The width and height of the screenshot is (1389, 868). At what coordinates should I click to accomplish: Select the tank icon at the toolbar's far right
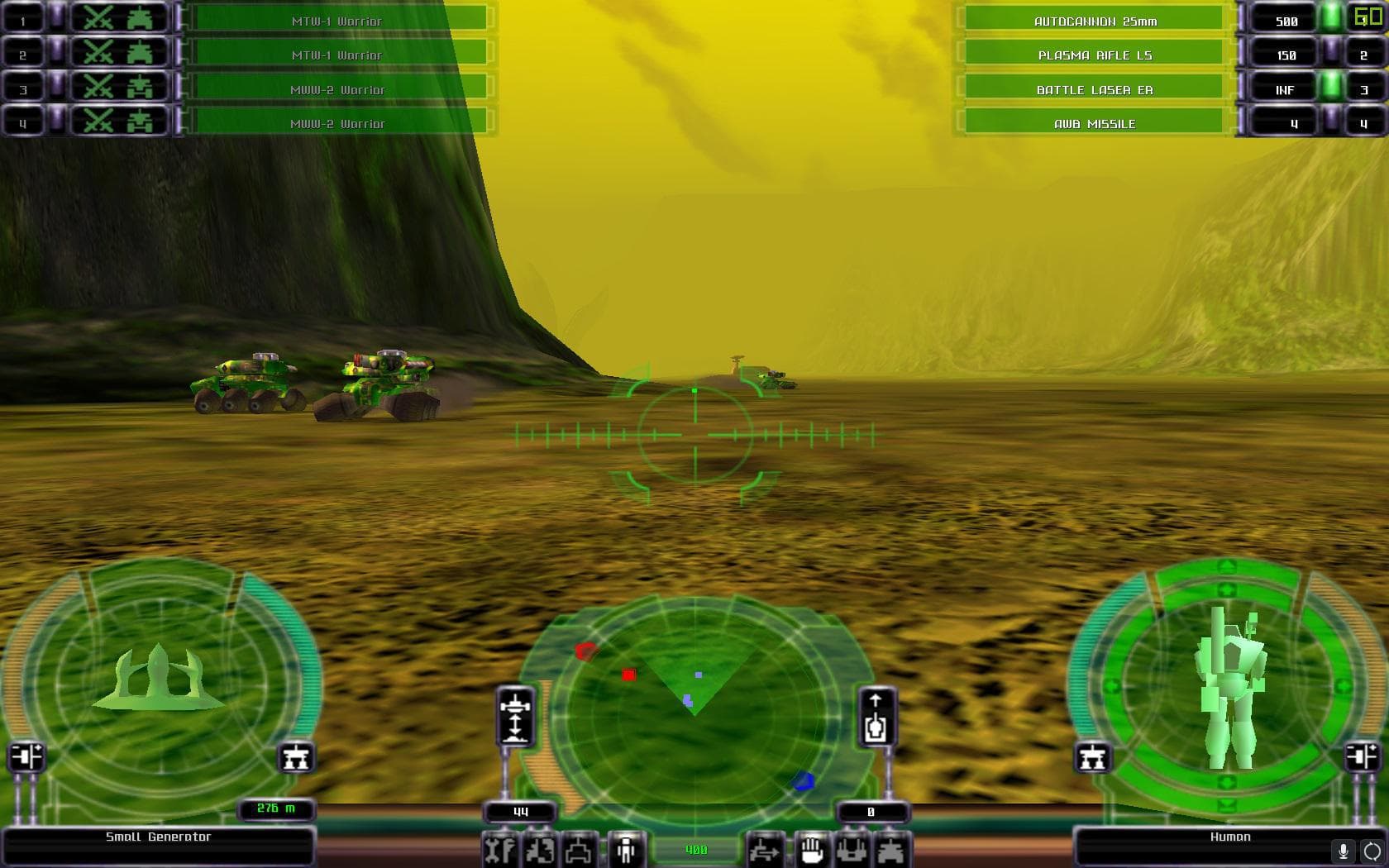(x=891, y=849)
